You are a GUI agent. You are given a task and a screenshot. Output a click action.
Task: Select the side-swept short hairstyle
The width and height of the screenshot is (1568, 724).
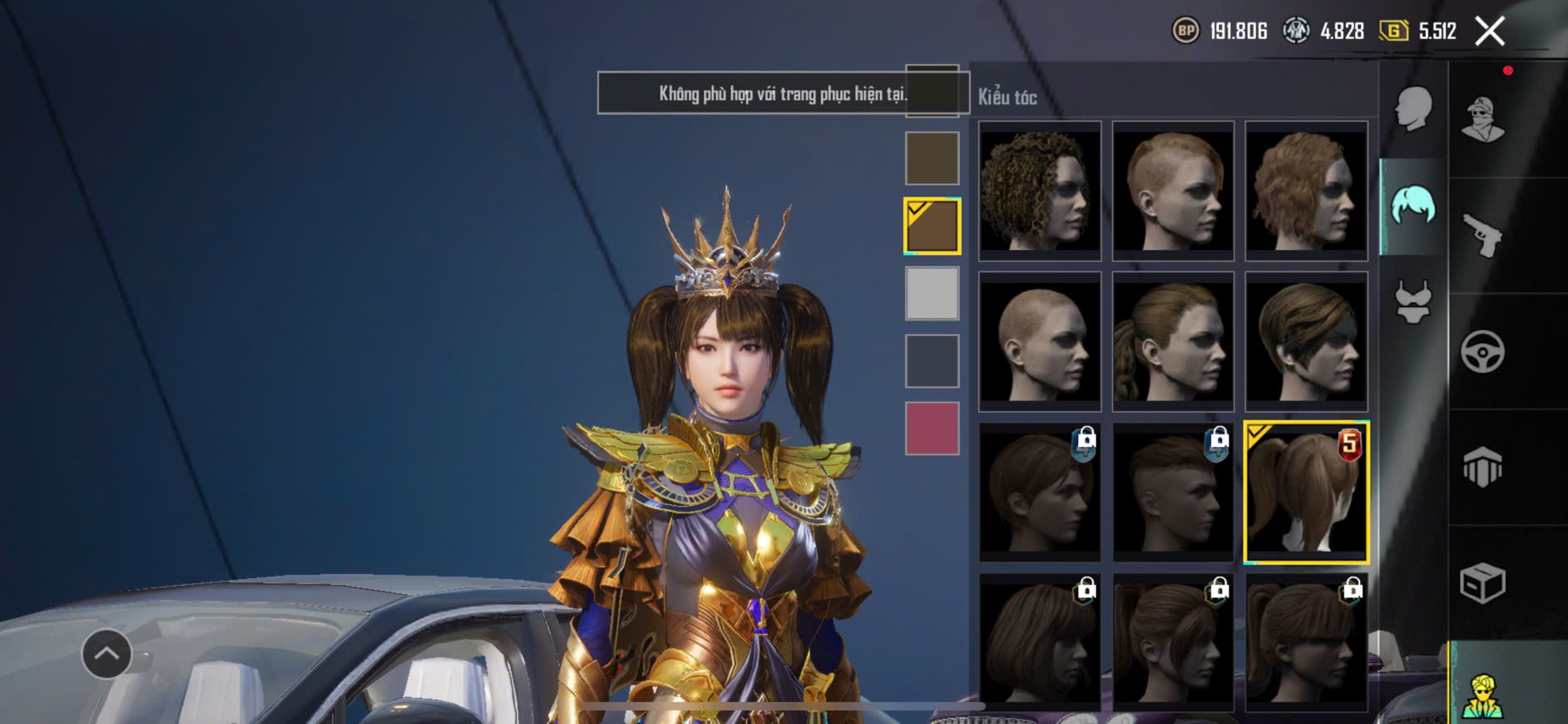tap(1306, 341)
